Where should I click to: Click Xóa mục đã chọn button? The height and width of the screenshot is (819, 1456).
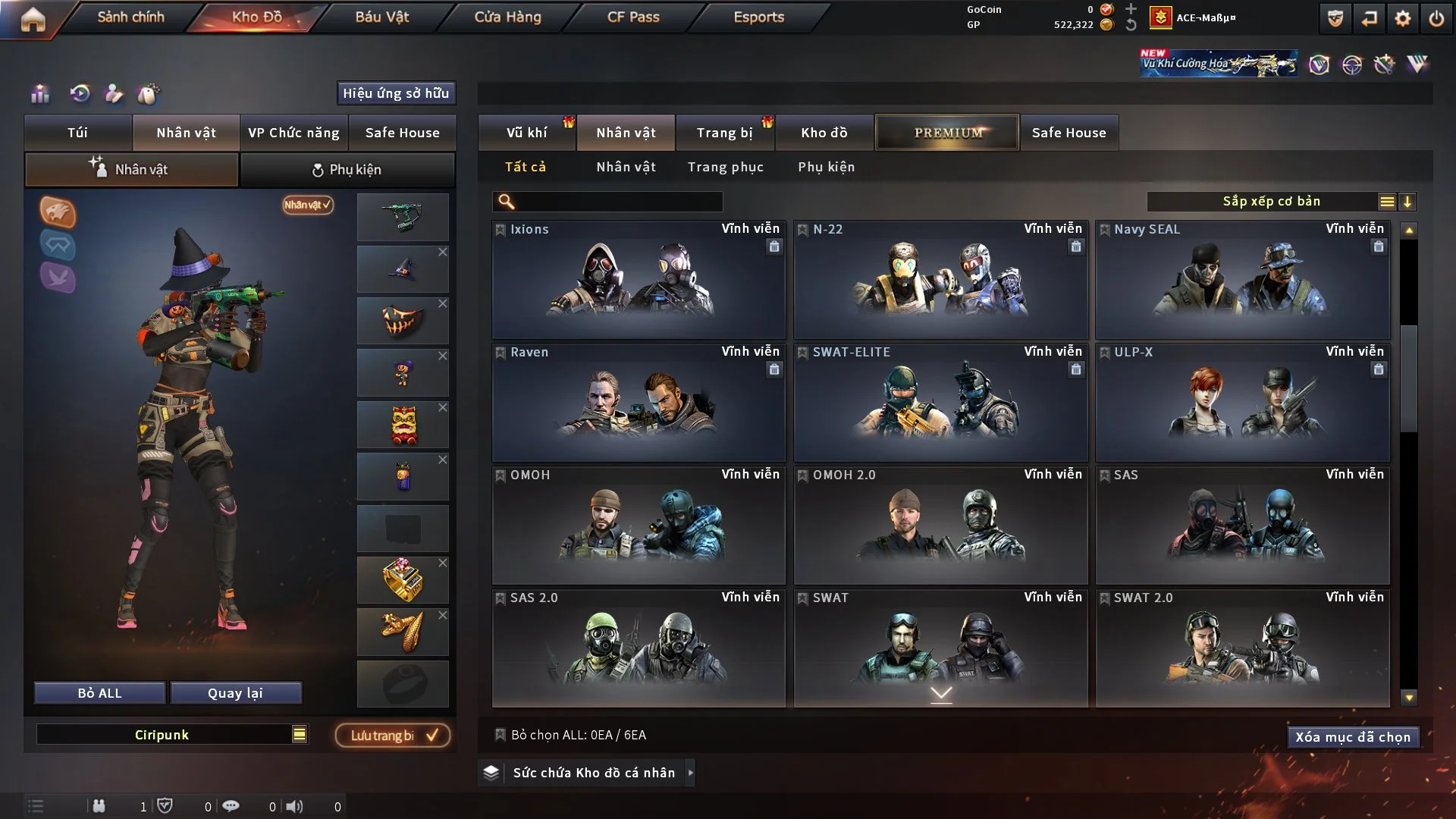pos(1352,737)
